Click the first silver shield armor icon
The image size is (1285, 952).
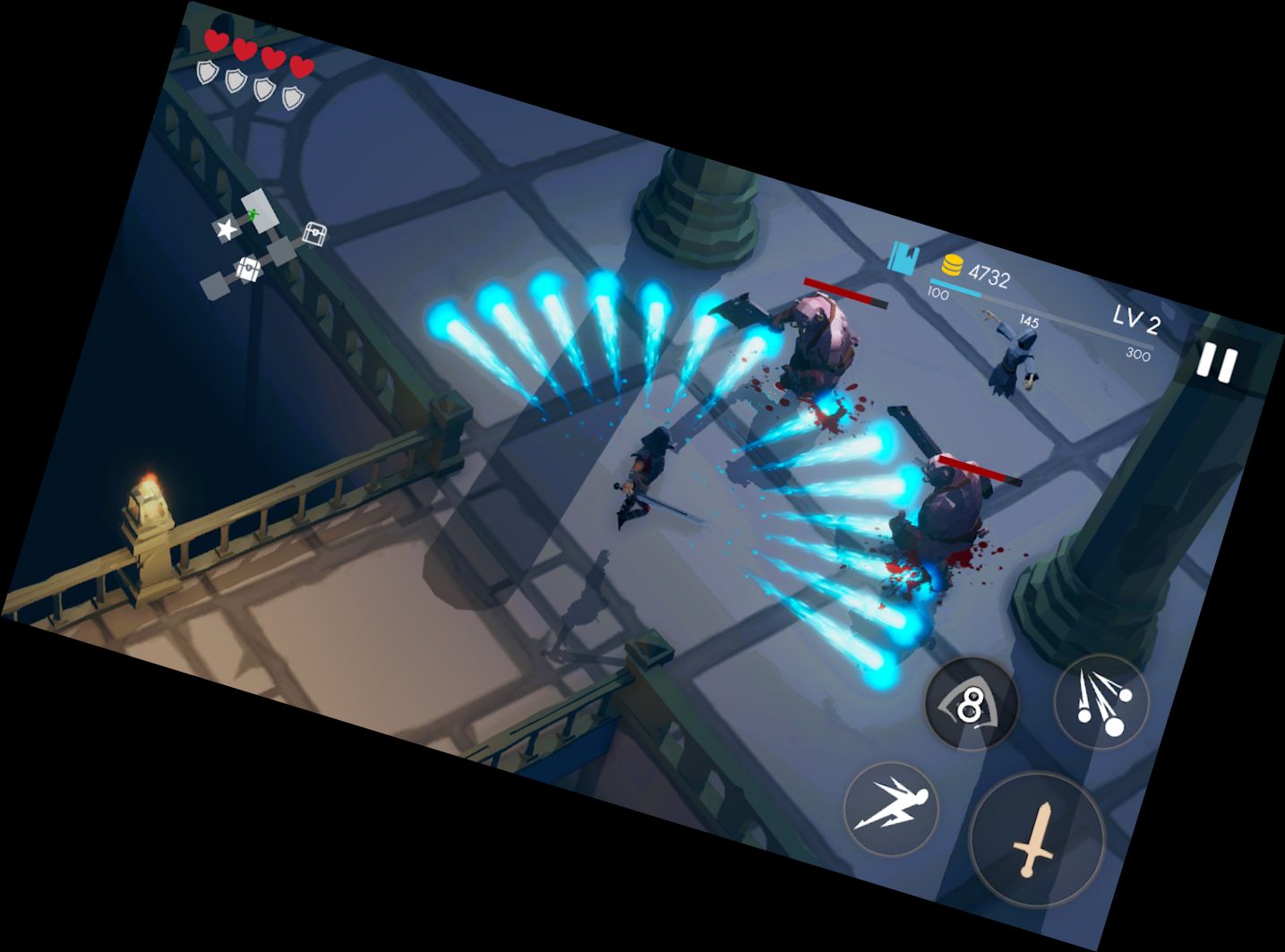pos(206,70)
